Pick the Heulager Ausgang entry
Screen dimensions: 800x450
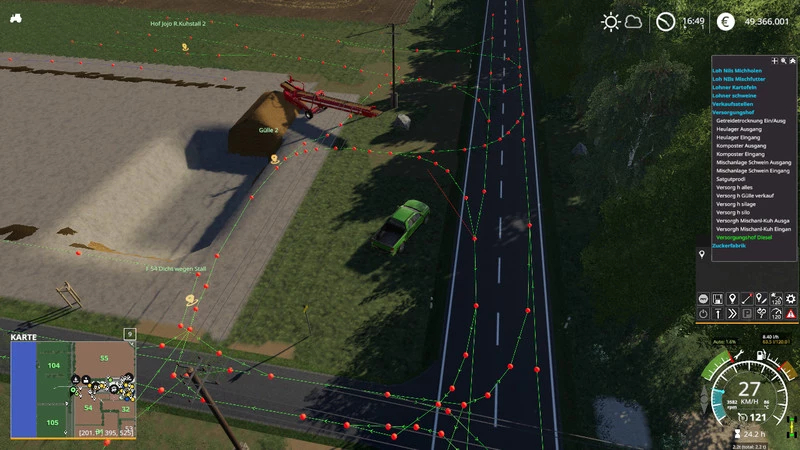click(739, 128)
